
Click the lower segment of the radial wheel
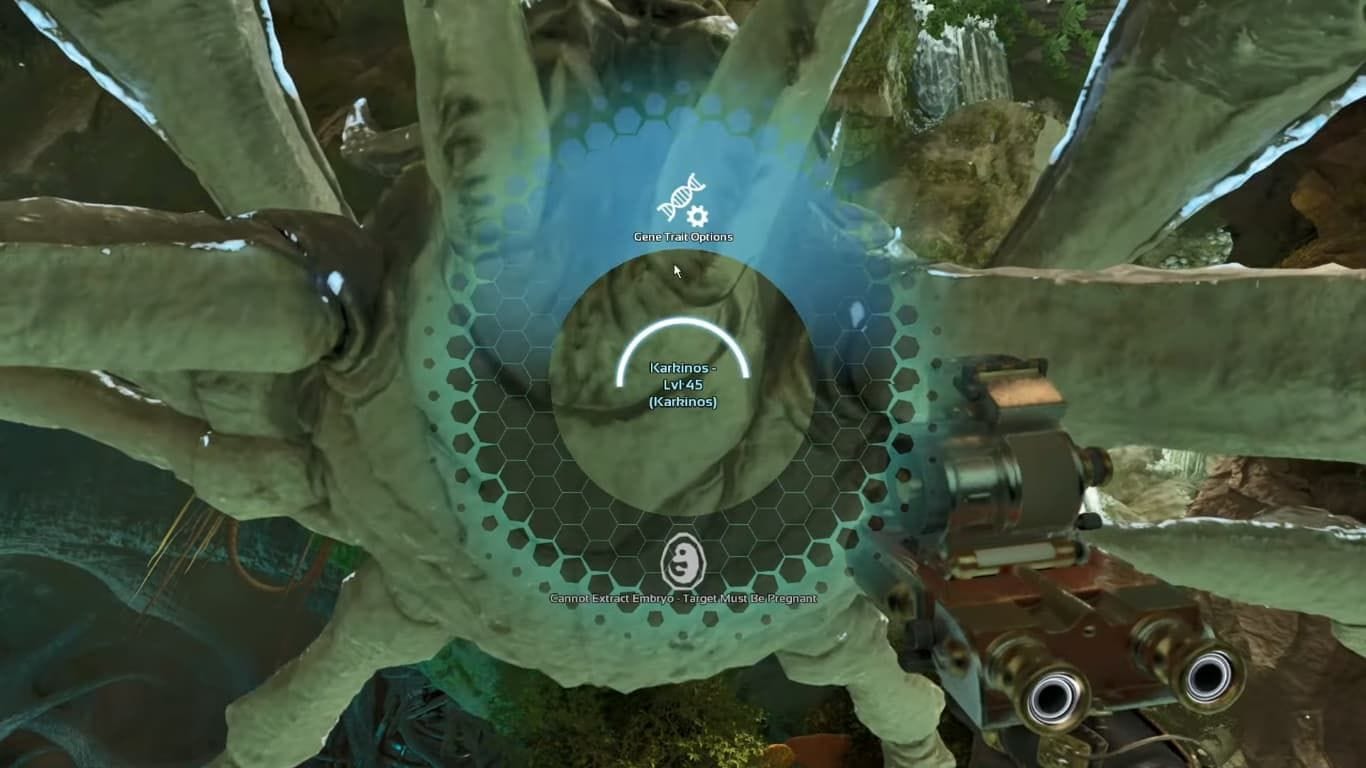tap(683, 600)
